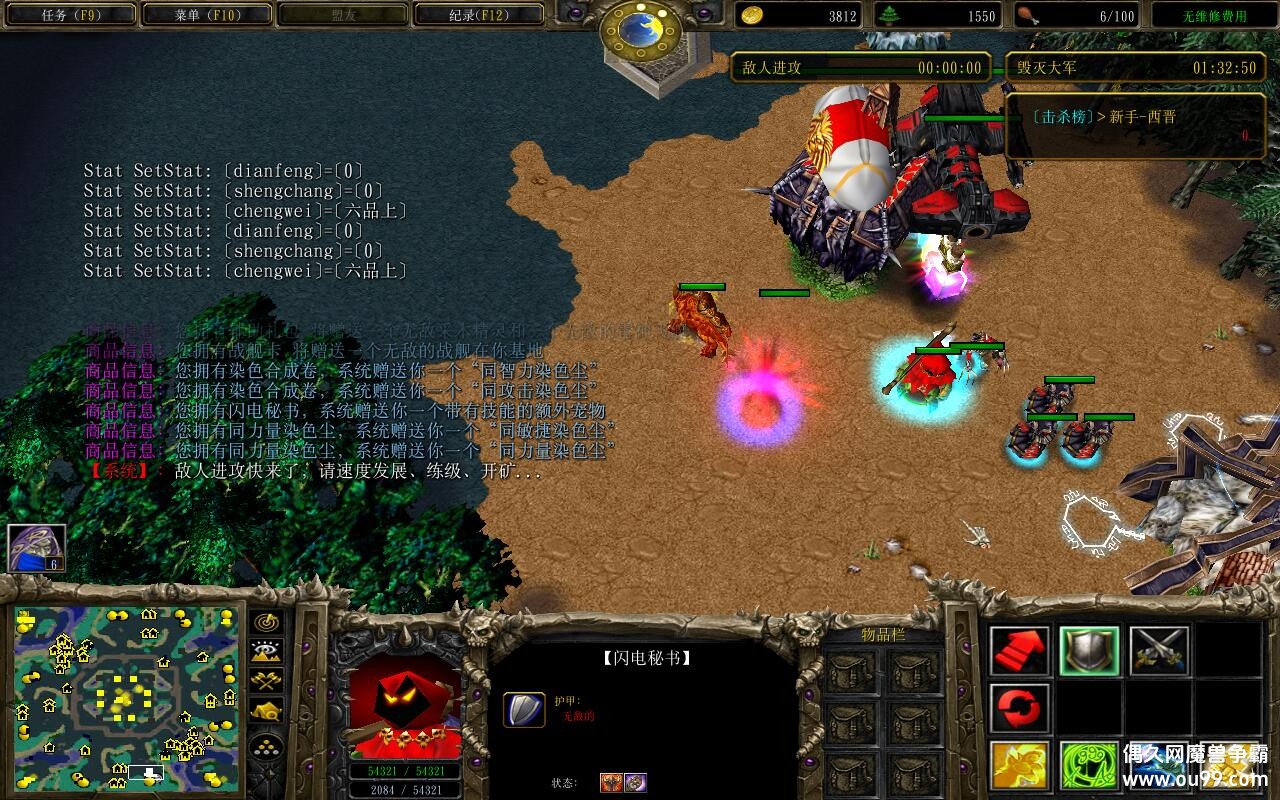
Task: Click the armor shield icon in the info panel
Action: coord(523,709)
